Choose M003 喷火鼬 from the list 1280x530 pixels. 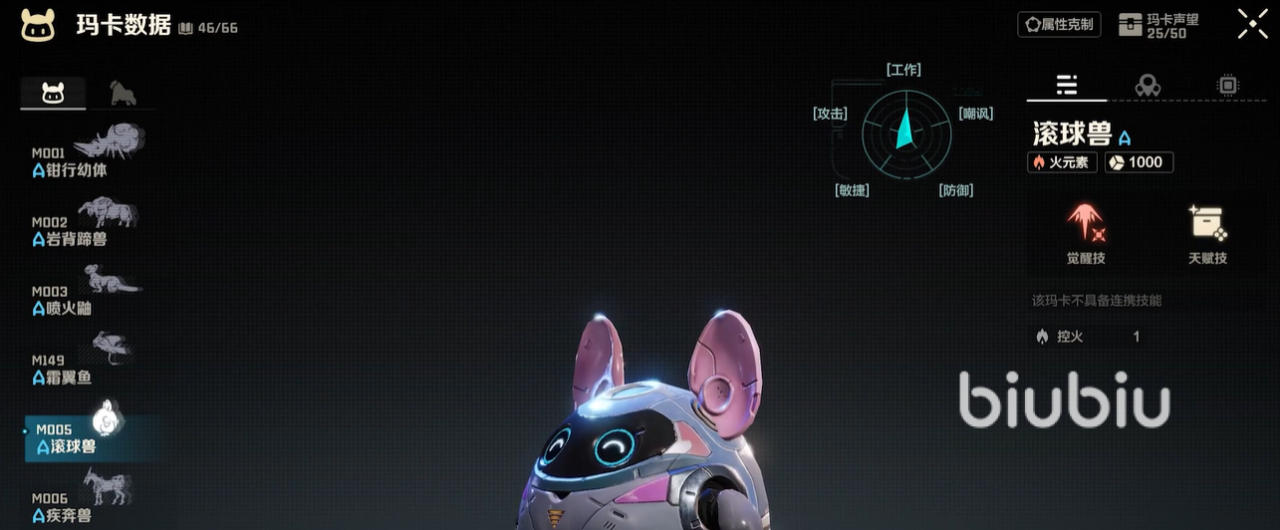tap(85, 297)
